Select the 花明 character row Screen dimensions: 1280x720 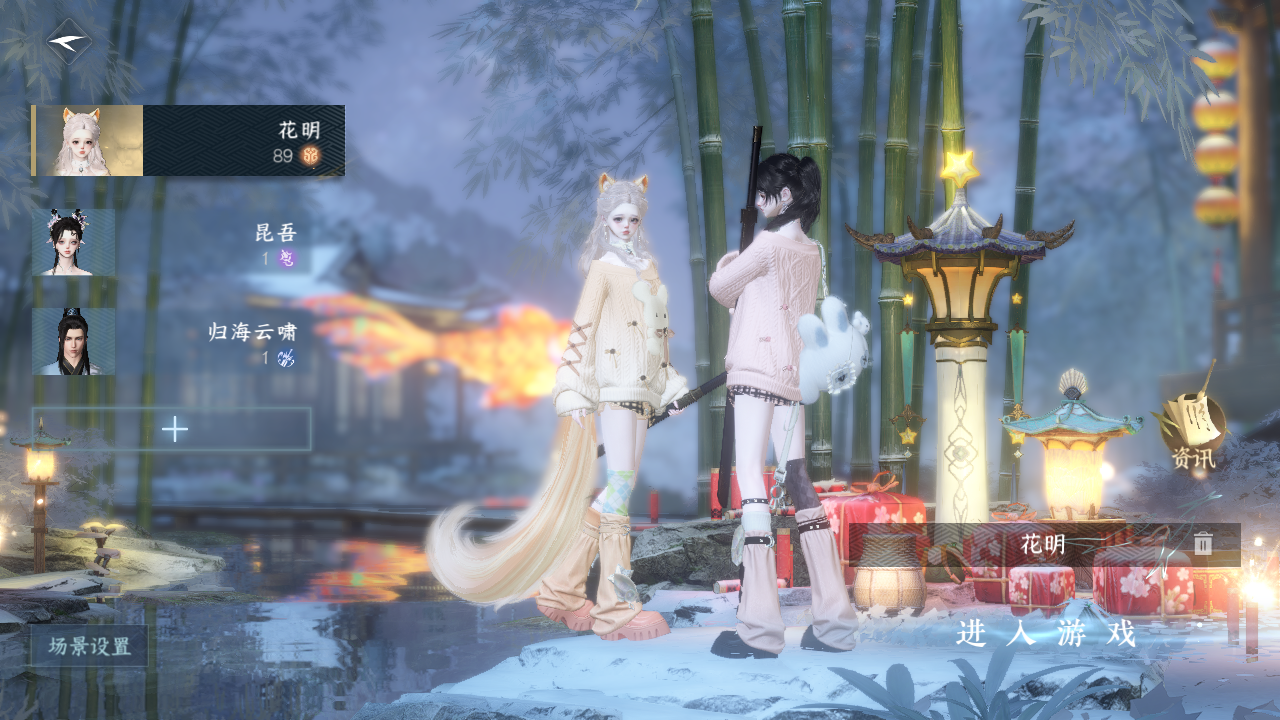click(189, 141)
